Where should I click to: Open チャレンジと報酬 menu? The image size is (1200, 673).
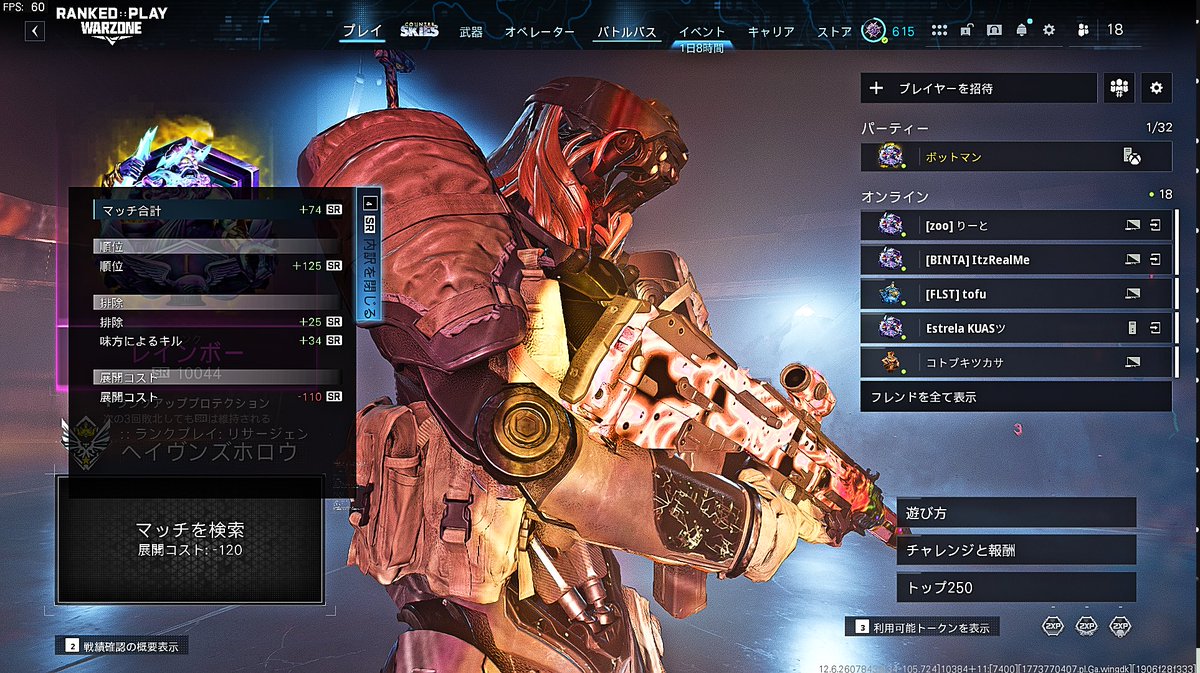(x=1016, y=550)
